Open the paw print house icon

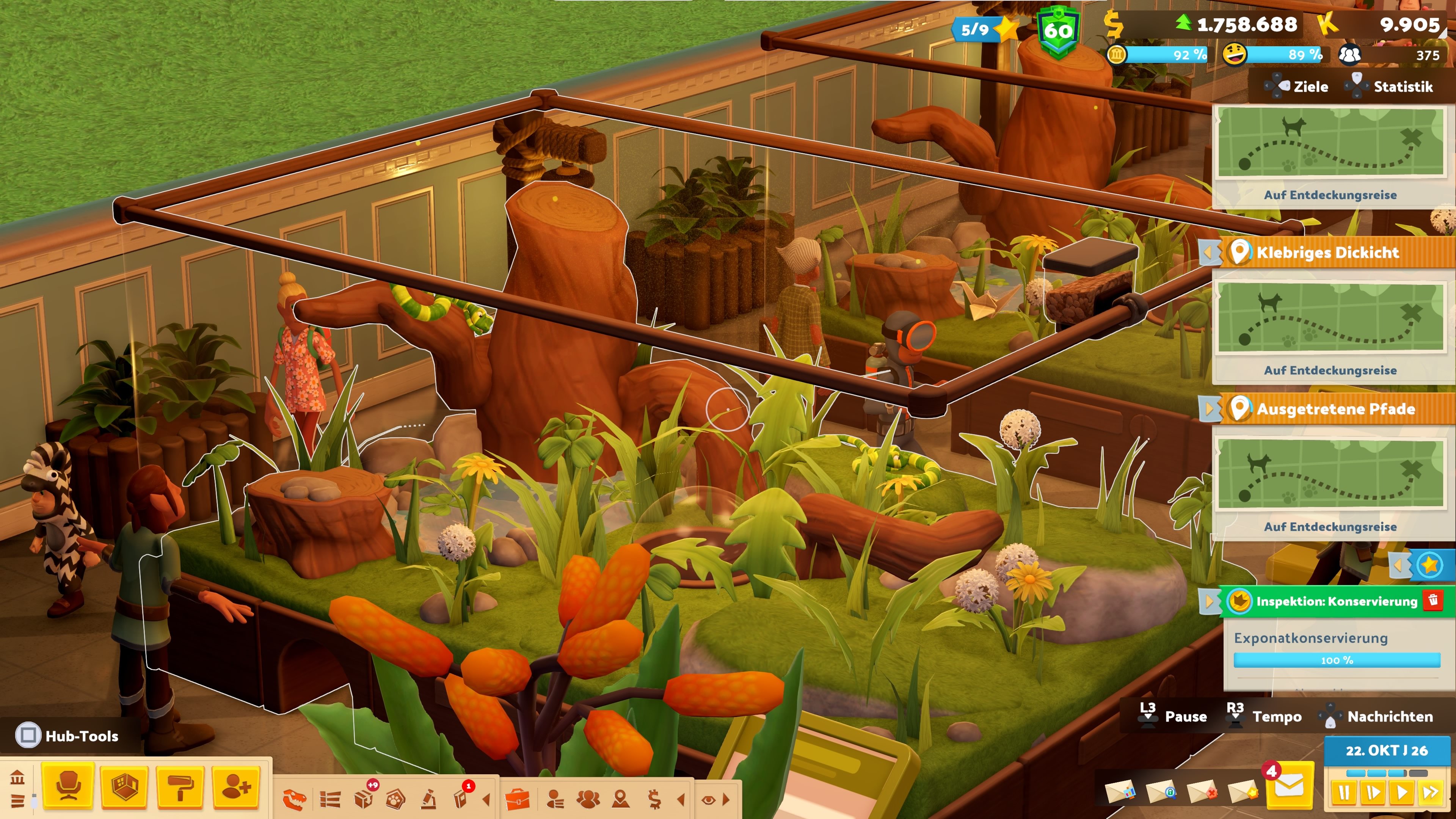pyautogui.click(x=395, y=799)
